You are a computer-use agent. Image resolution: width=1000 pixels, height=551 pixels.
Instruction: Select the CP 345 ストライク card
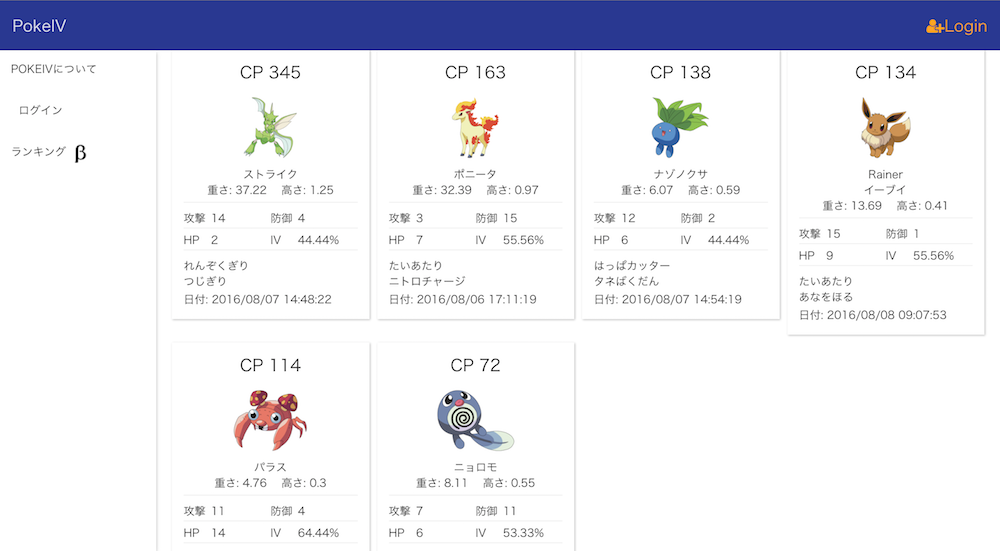point(270,185)
